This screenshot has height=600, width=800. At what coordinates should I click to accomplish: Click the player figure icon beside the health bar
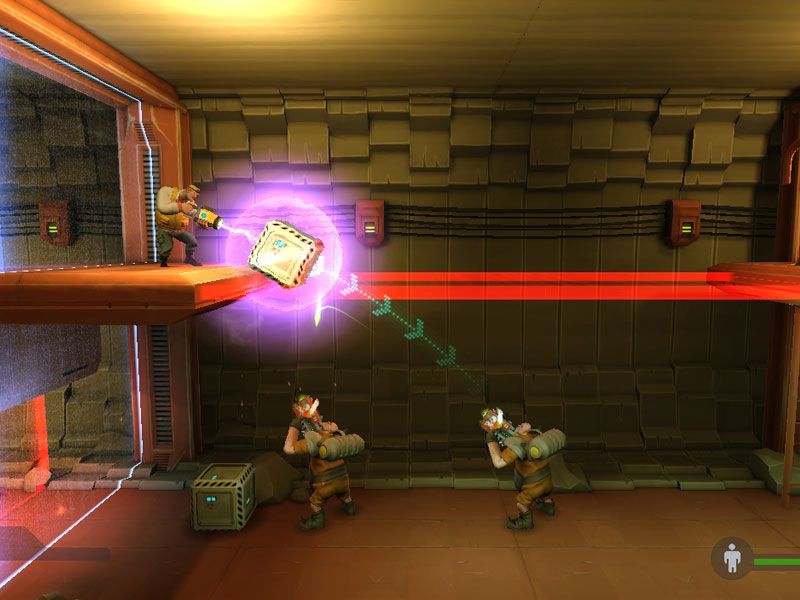(731, 558)
